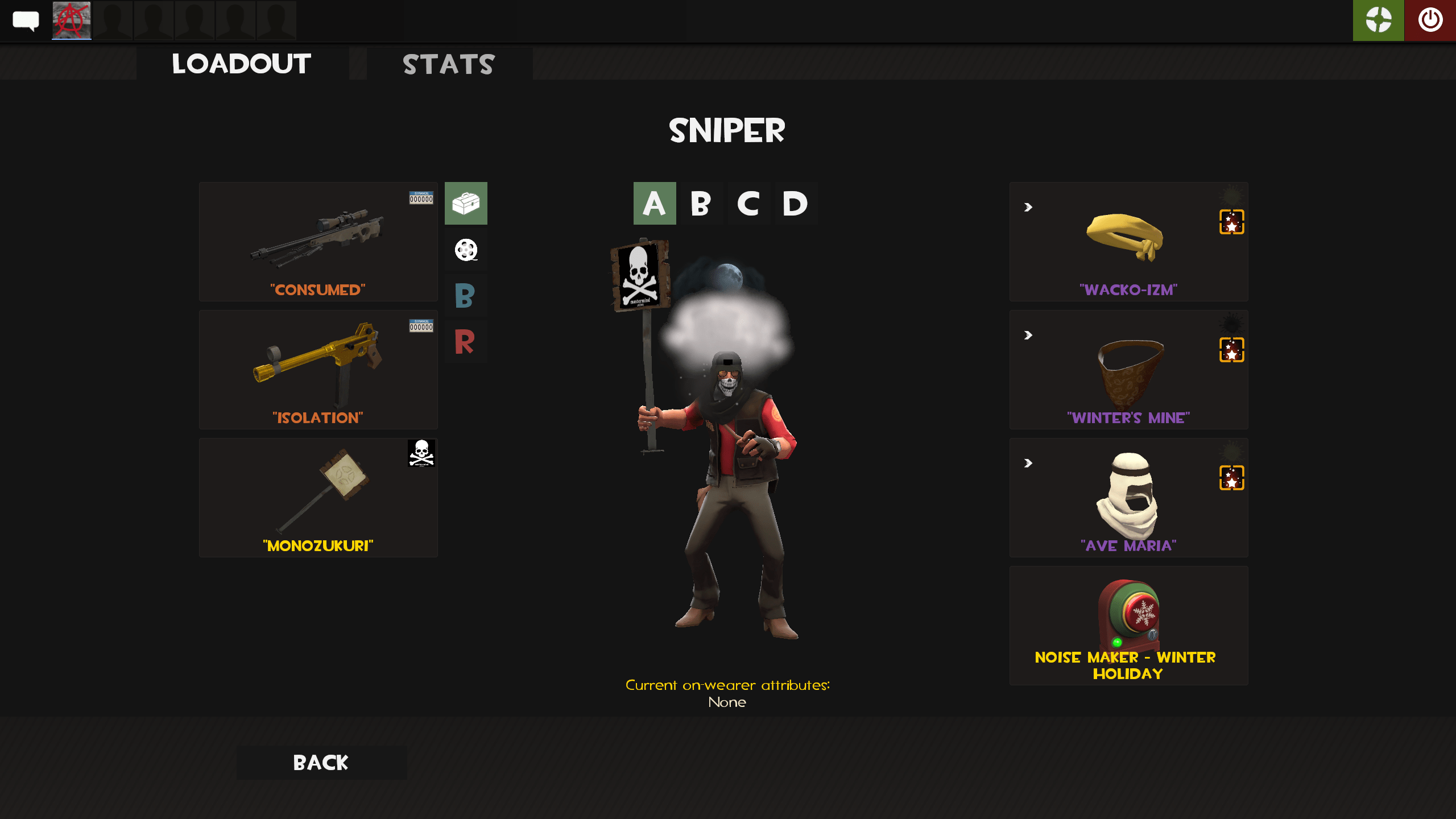This screenshot has height=819, width=1456.
Task: Switch character preview to RED team
Action: click(465, 341)
